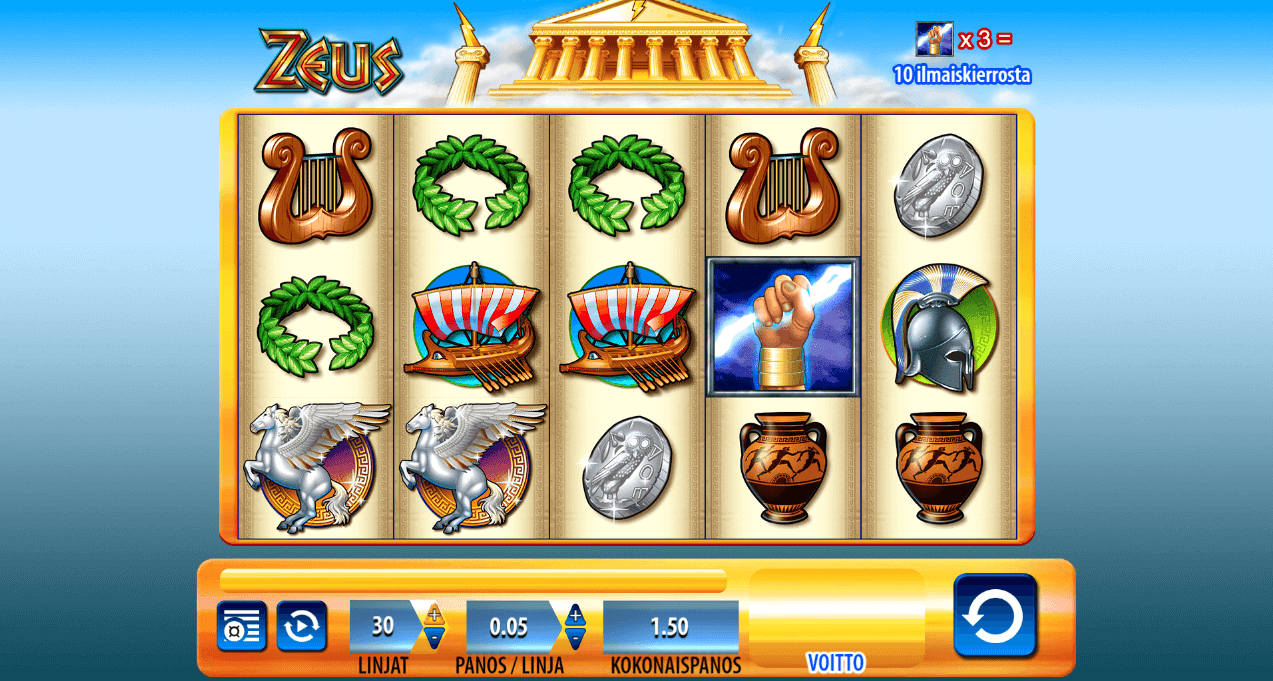Lower the bet per line (Panos / Linja)
This screenshot has height=681, width=1273.
575,638
